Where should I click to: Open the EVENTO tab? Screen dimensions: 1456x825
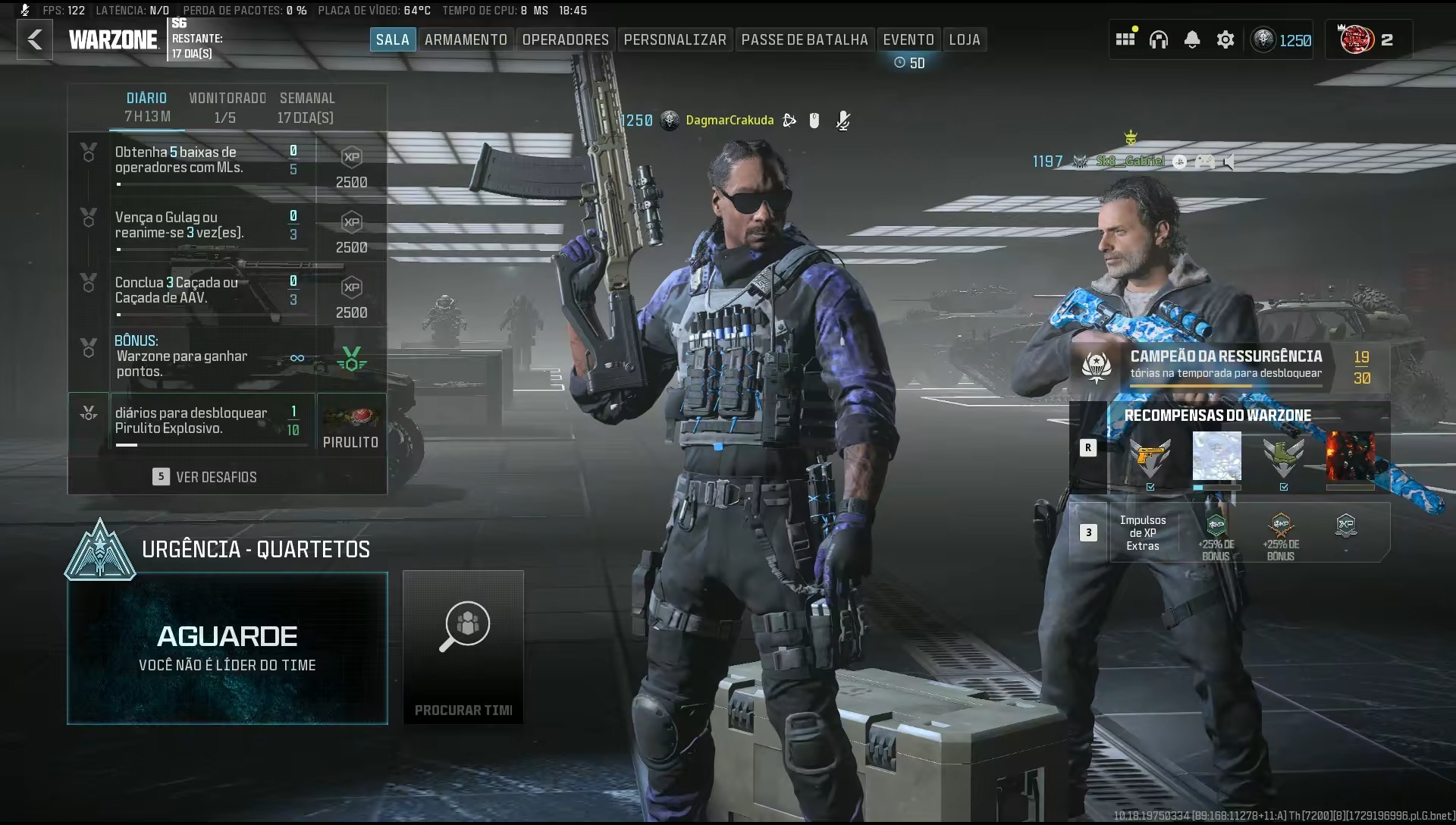[x=908, y=39]
